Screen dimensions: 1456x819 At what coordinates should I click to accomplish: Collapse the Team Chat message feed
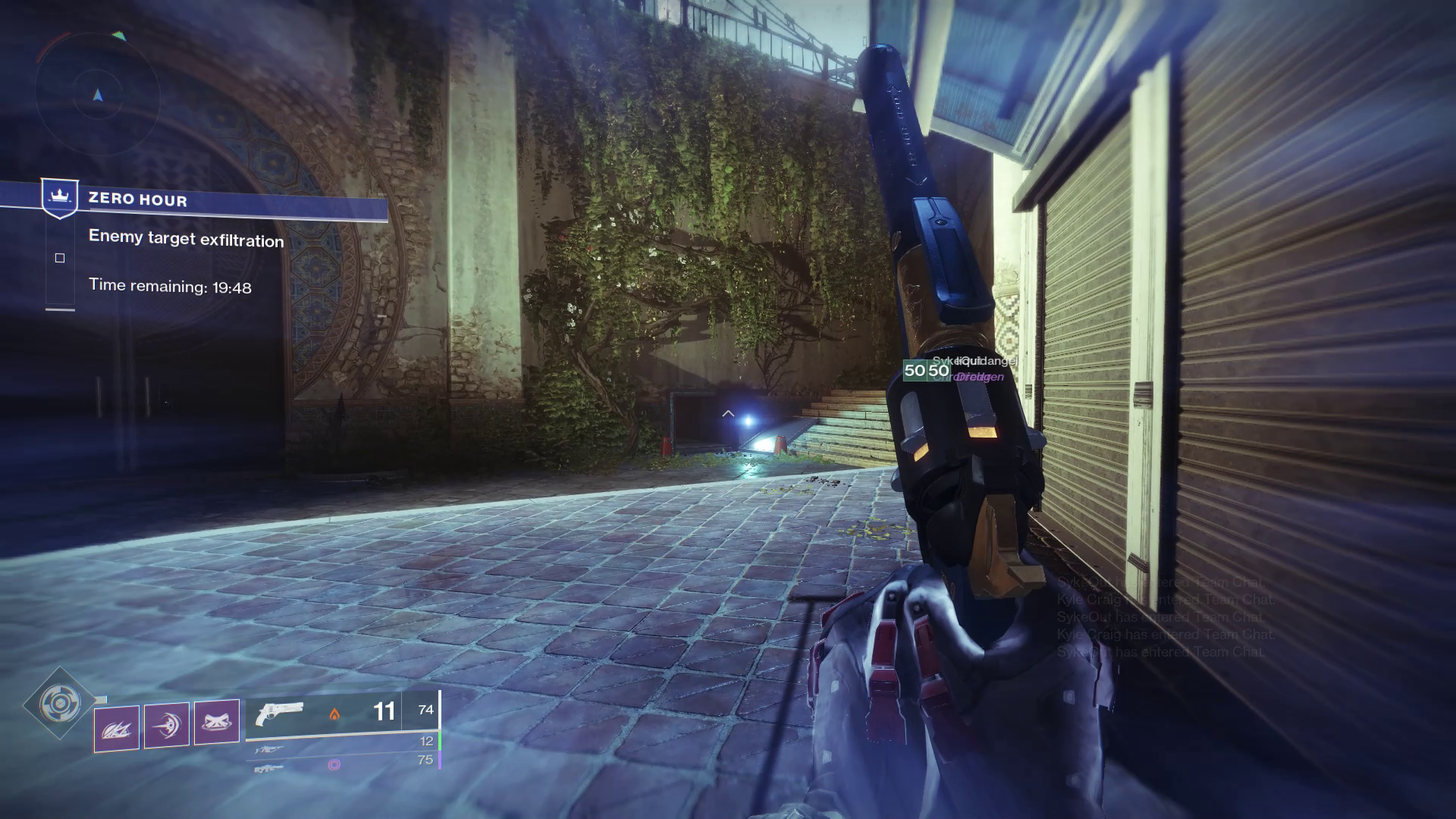click(1160, 618)
